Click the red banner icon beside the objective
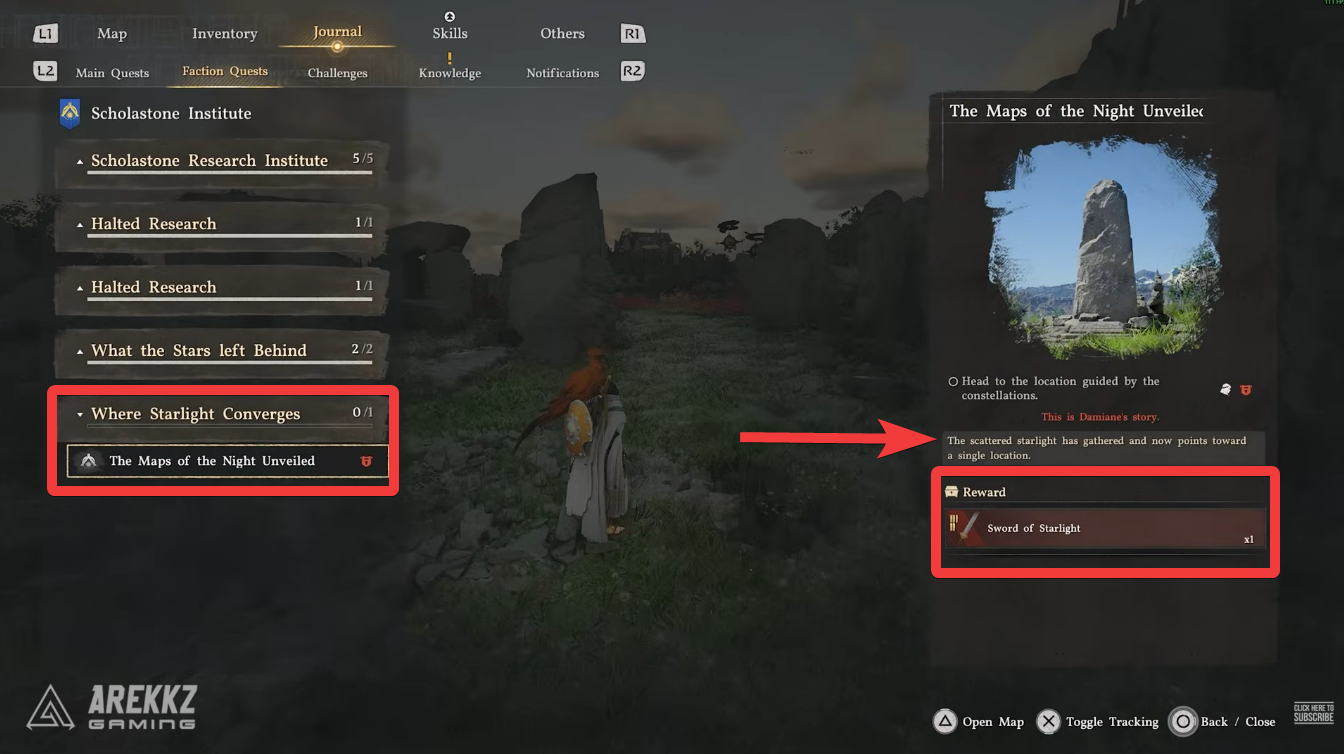Screen dimensions: 1344x754 (x=1246, y=390)
